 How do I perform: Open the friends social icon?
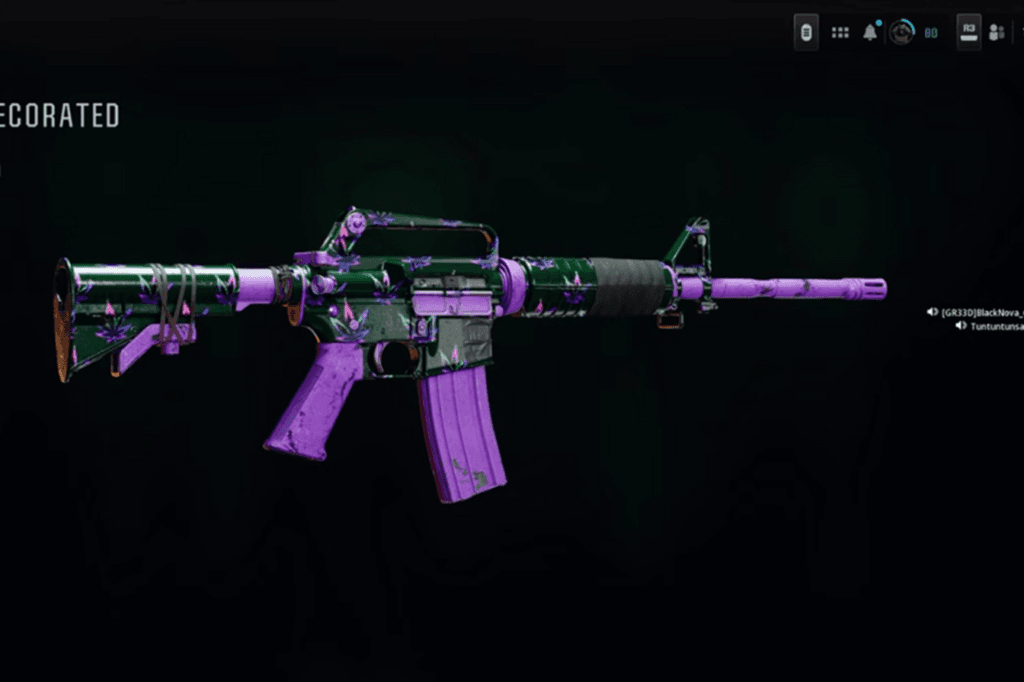click(997, 33)
